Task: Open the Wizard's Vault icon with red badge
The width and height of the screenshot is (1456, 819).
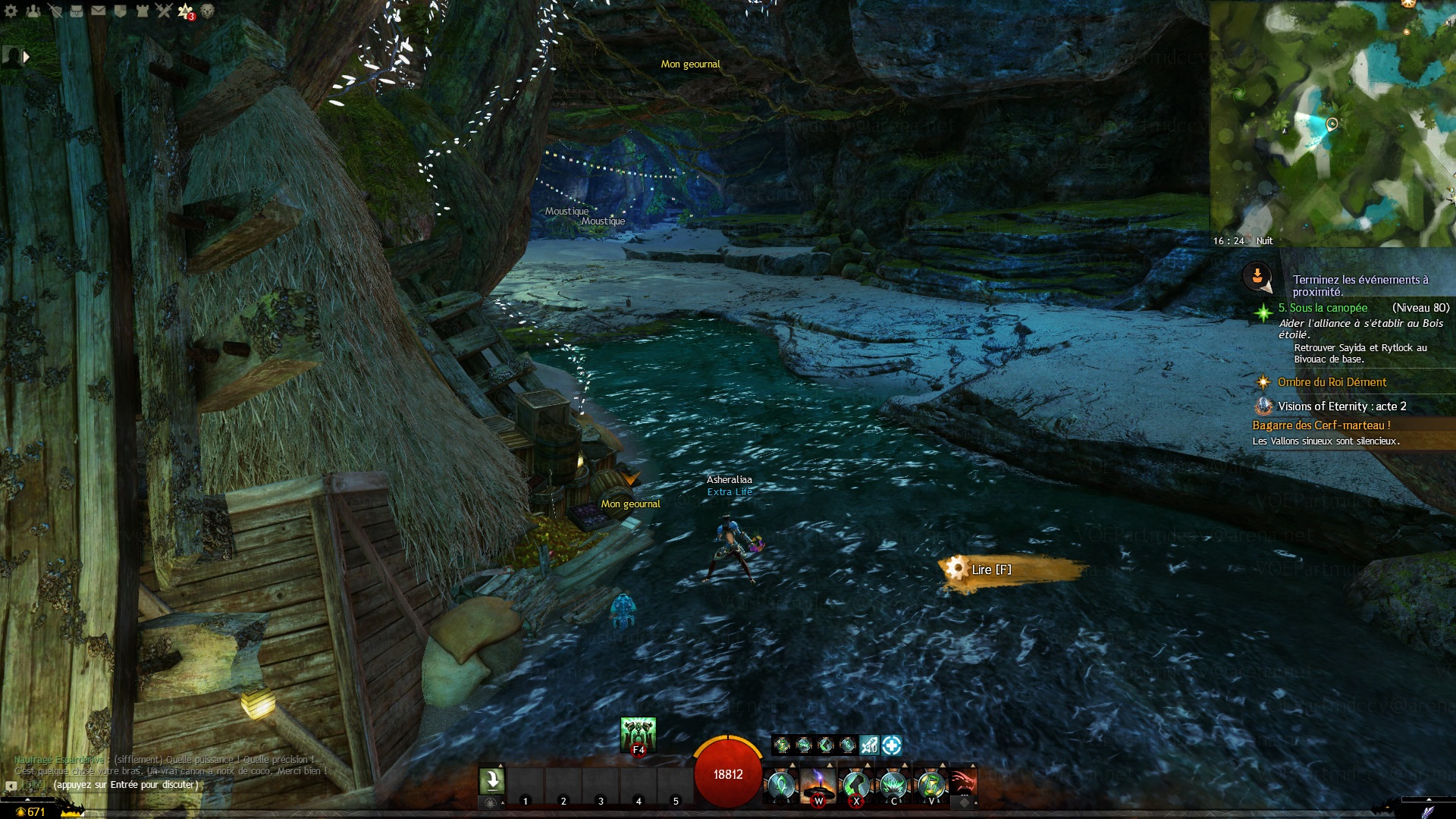Action: point(185,11)
